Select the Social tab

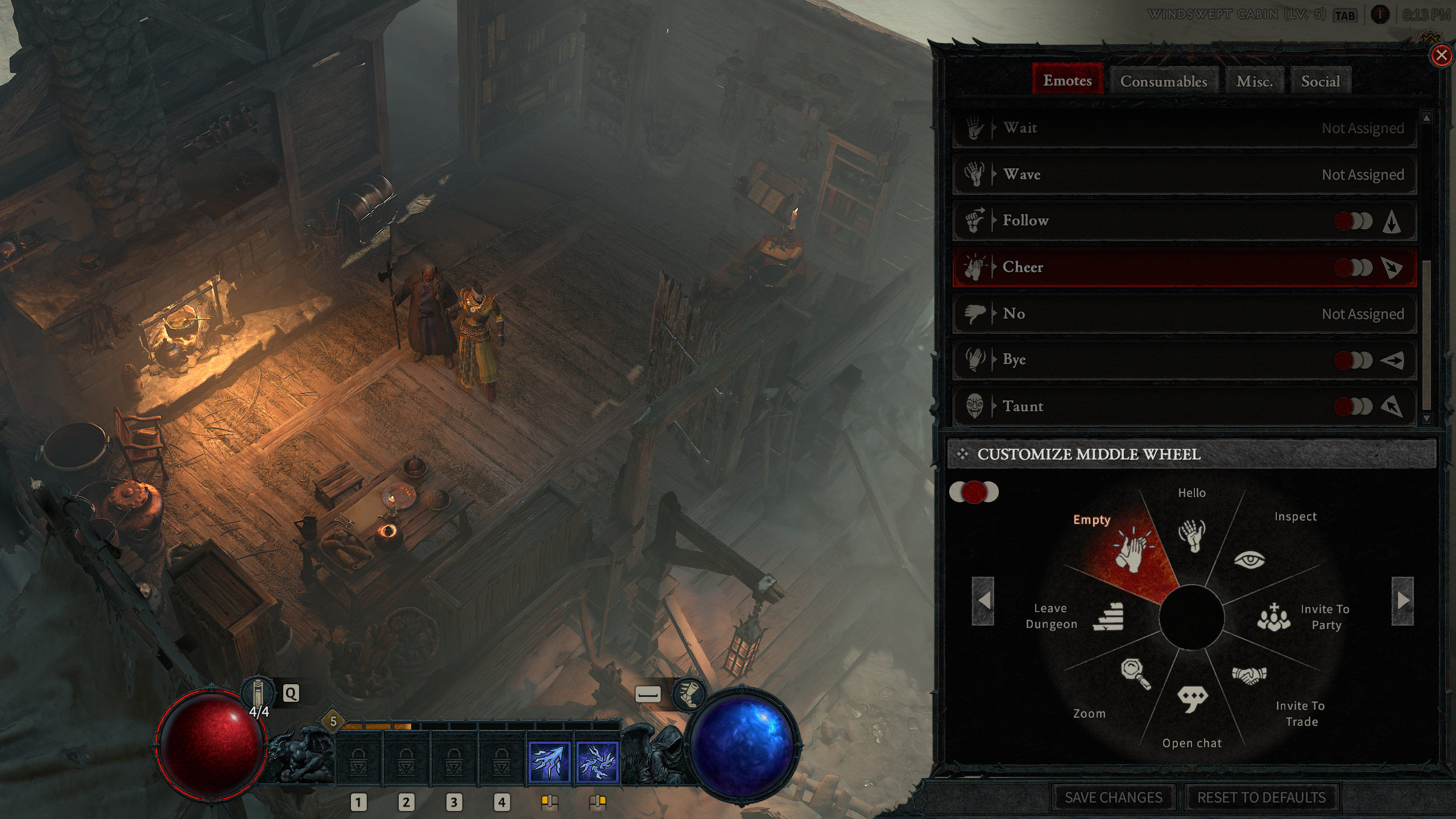[x=1320, y=81]
